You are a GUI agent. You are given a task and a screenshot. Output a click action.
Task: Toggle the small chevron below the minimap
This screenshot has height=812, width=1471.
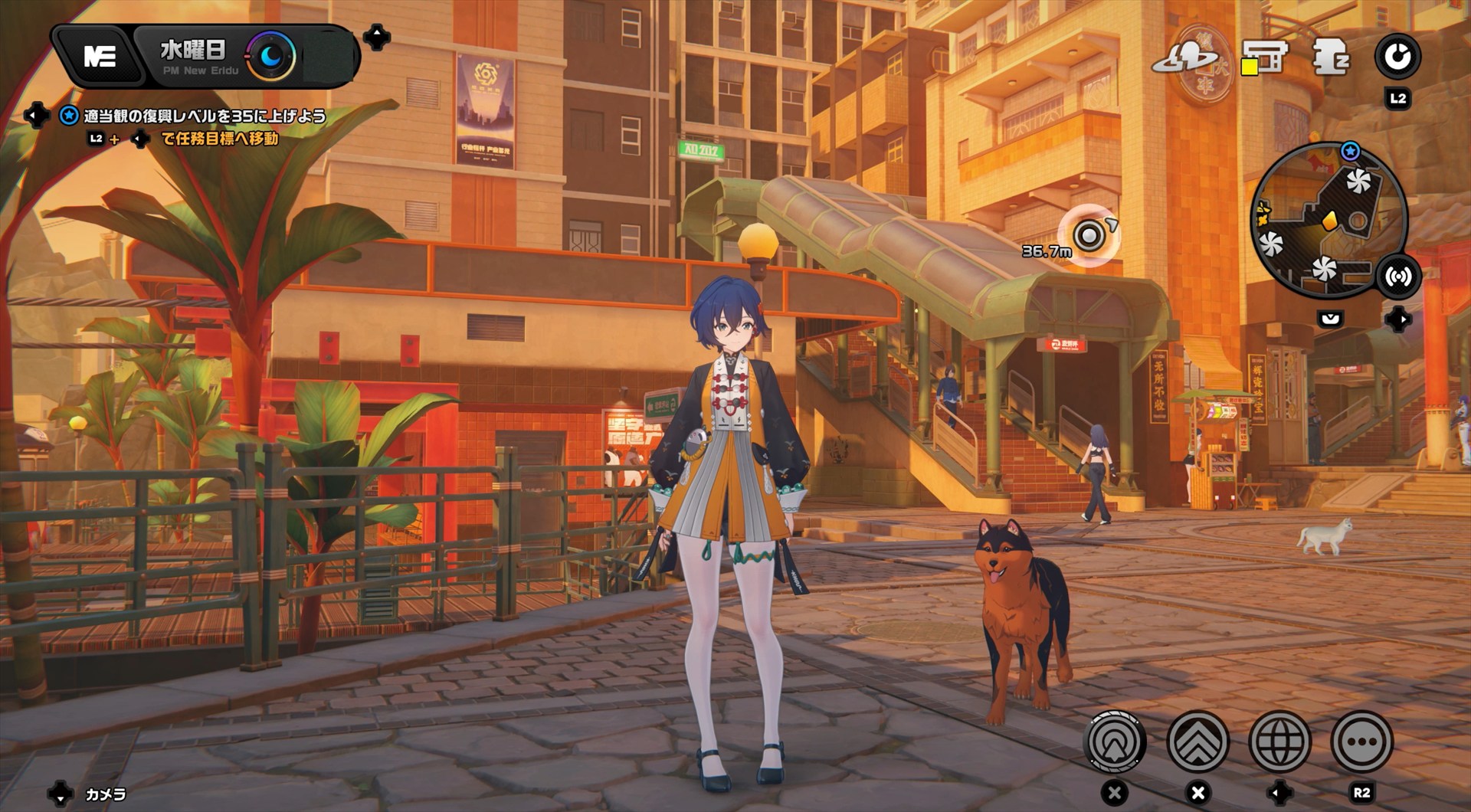(1331, 318)
